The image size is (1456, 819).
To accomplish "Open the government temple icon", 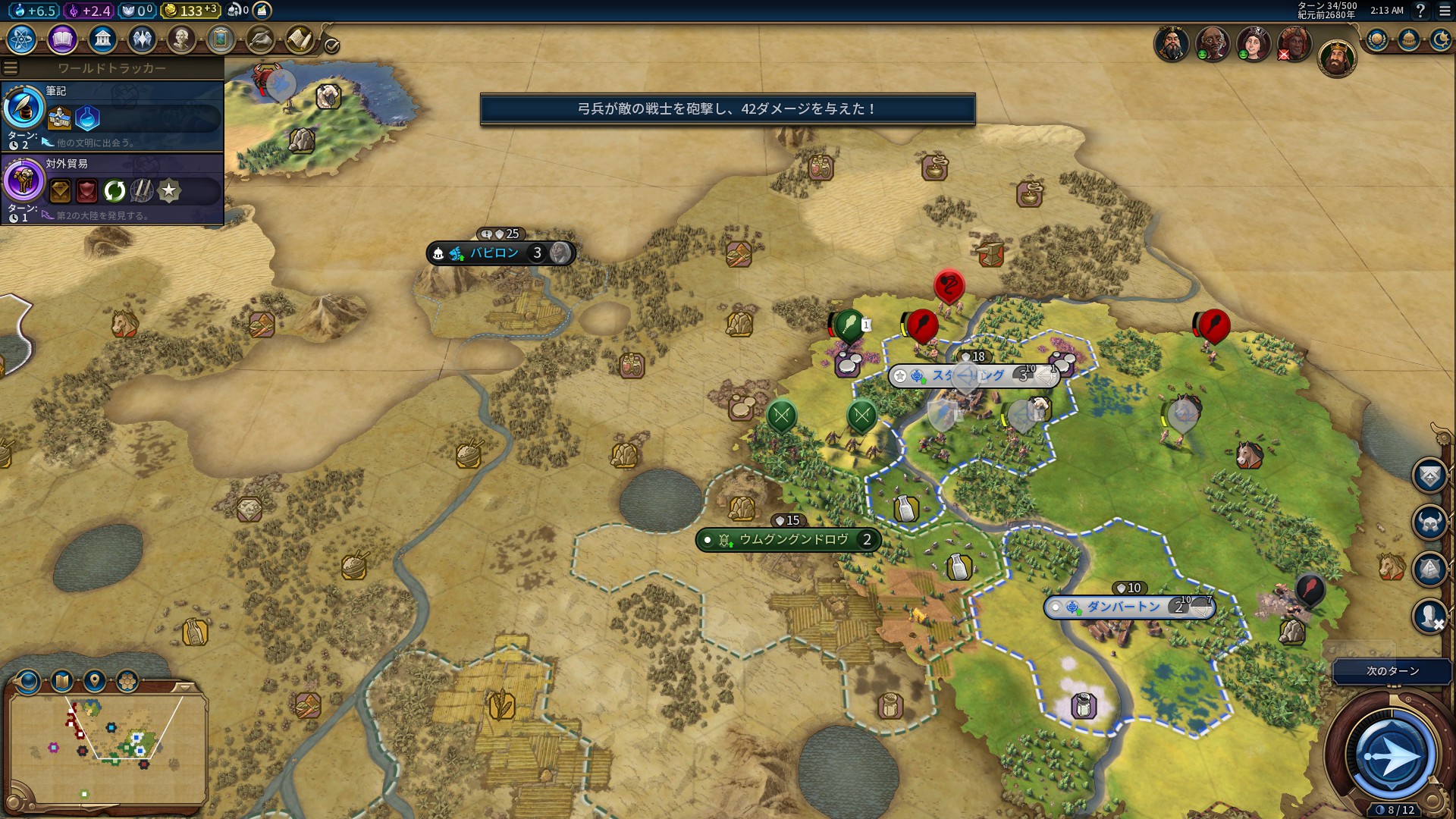I will tap(102, 39).
